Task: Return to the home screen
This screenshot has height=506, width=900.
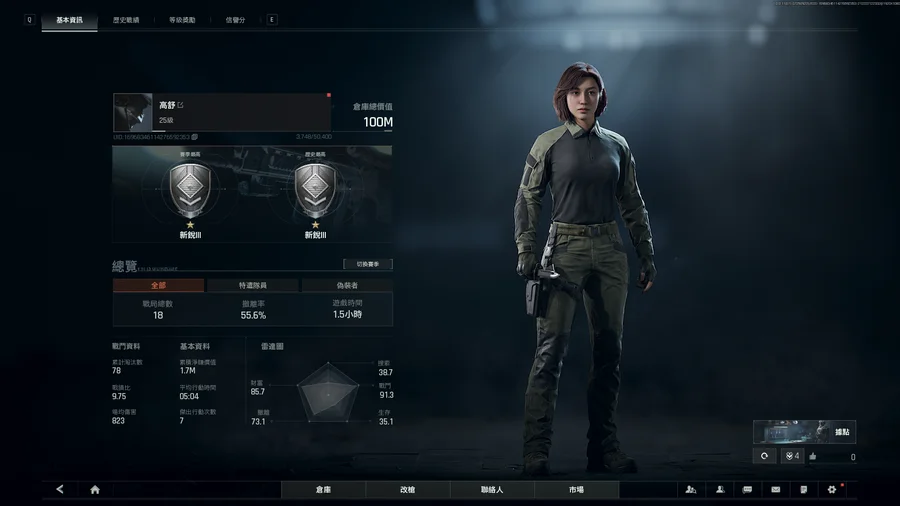Action: pyautogui.click(x=95, y=490)
